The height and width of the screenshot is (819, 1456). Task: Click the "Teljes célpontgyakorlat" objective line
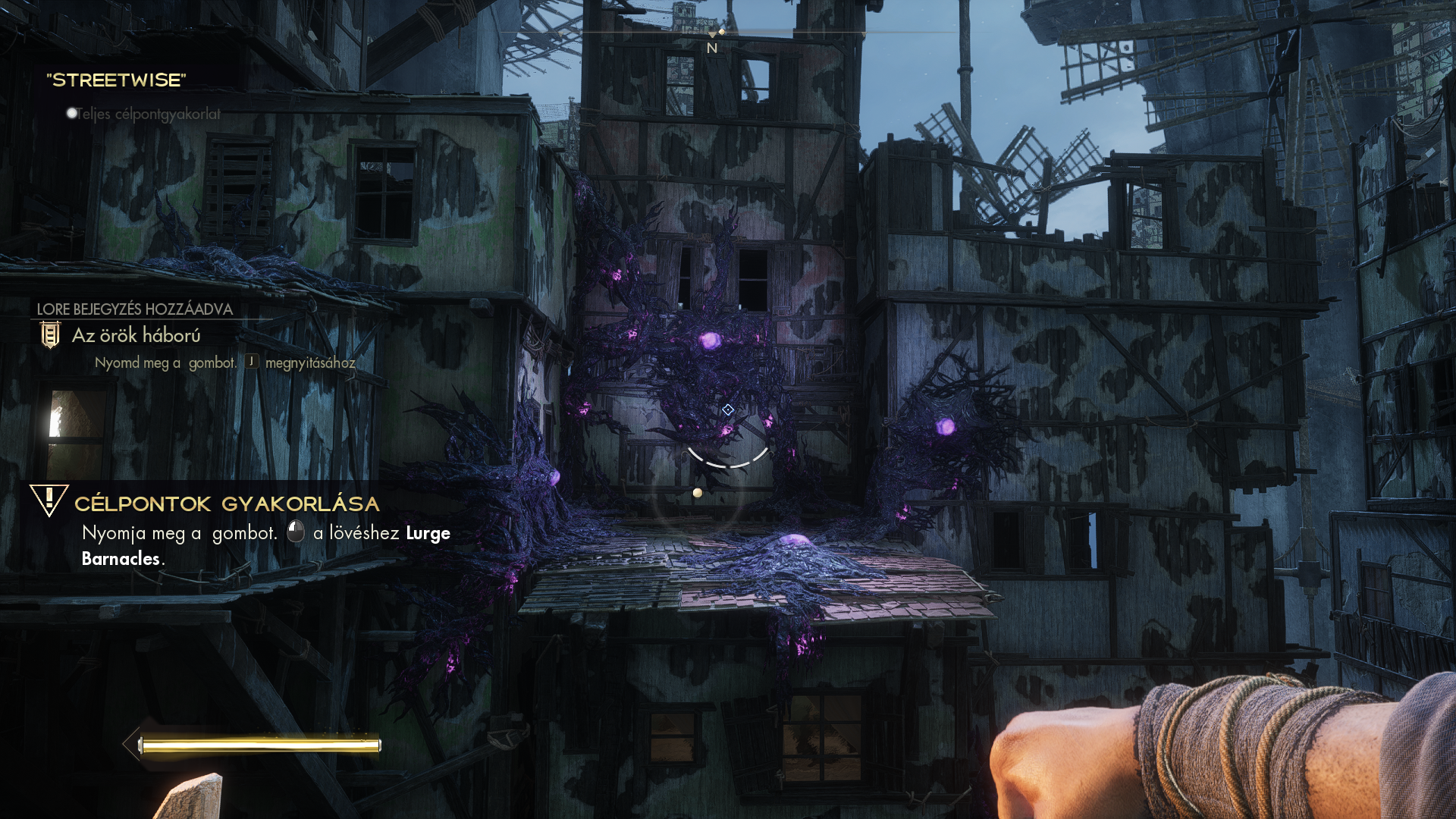tap(148, 114)
